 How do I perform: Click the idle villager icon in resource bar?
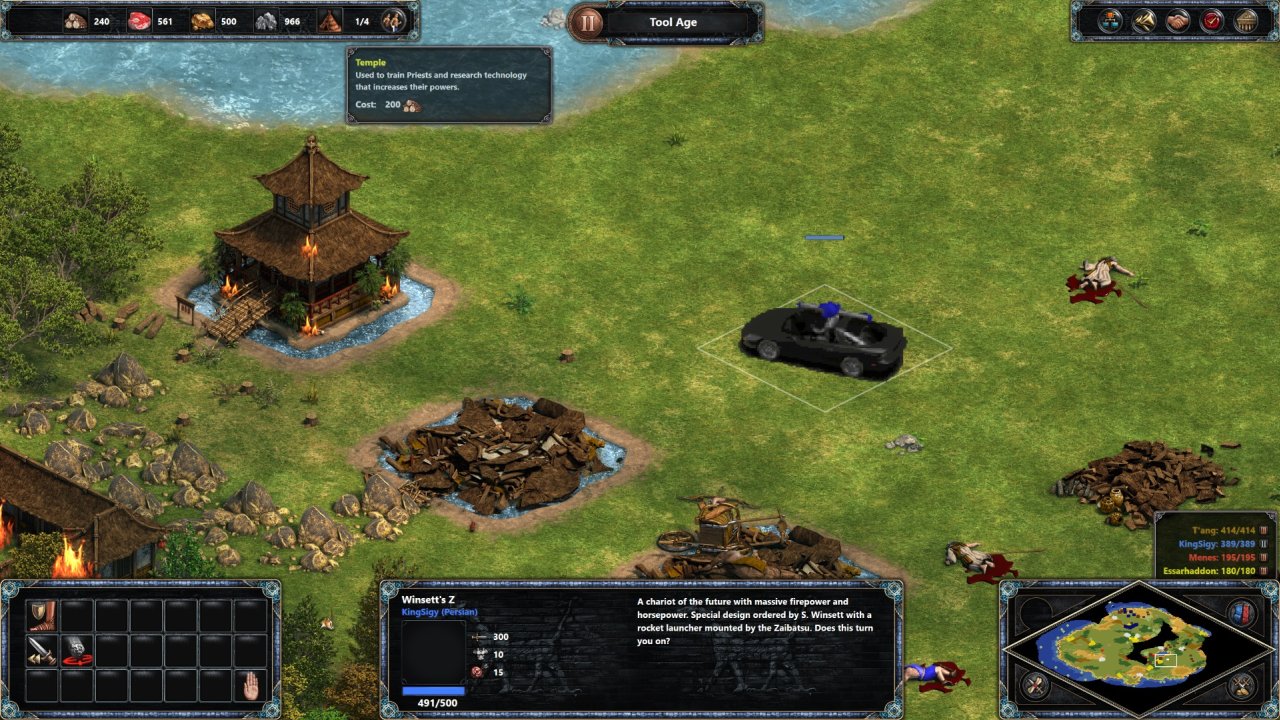[395, 21]
